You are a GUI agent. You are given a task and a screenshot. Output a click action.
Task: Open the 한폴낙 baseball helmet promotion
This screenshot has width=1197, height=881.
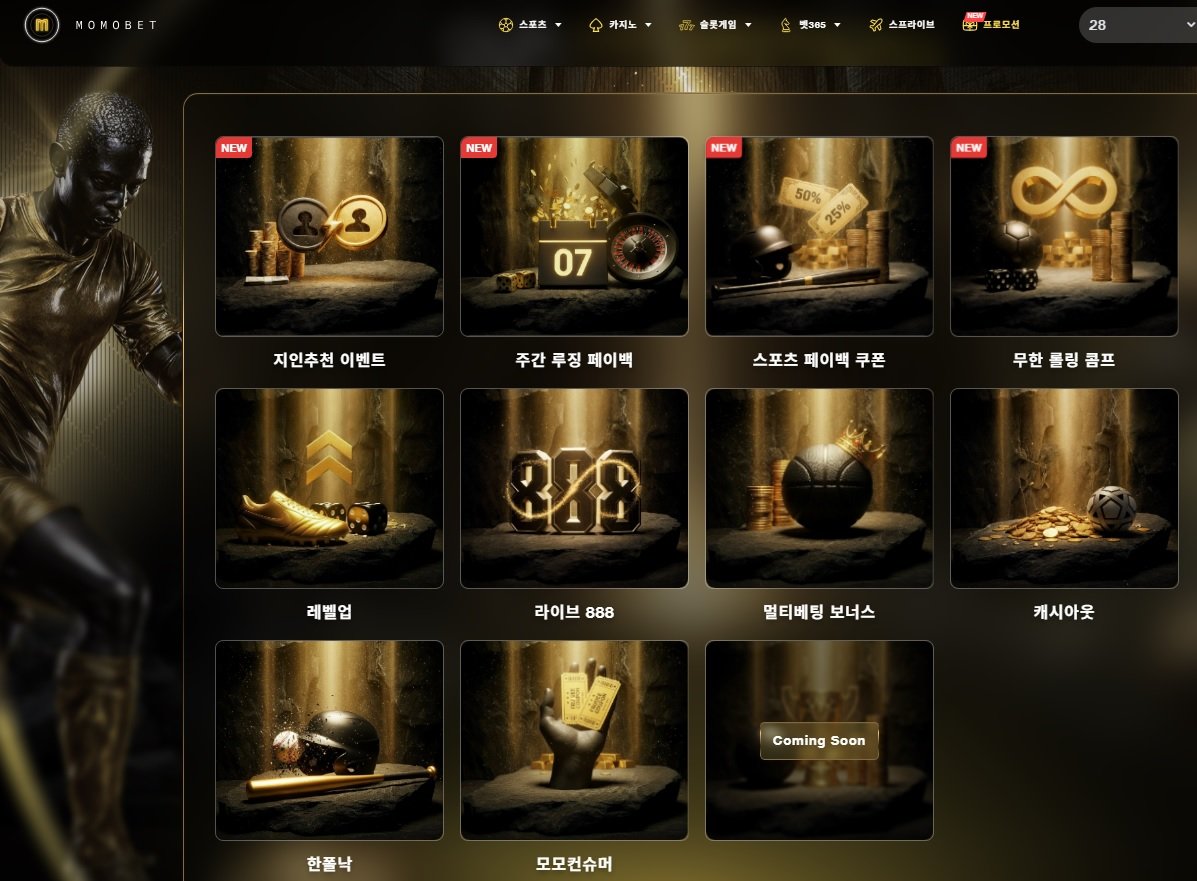pyautogui.click(x=329, y=740)
